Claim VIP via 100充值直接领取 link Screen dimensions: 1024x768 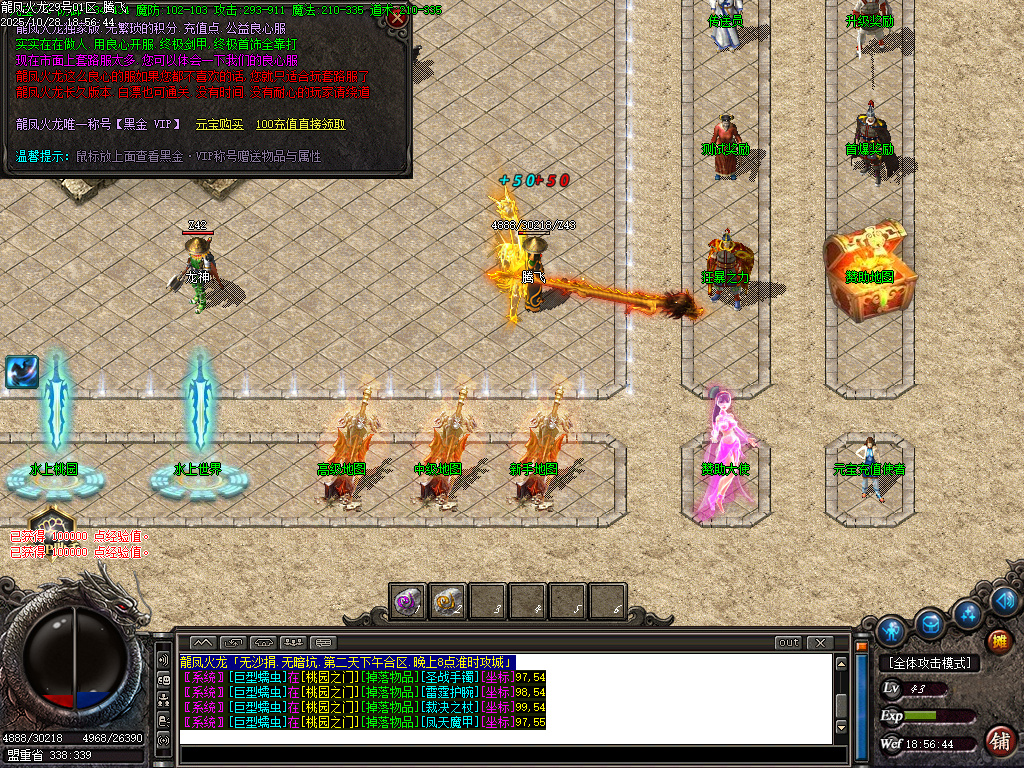(x=300, y=124)
